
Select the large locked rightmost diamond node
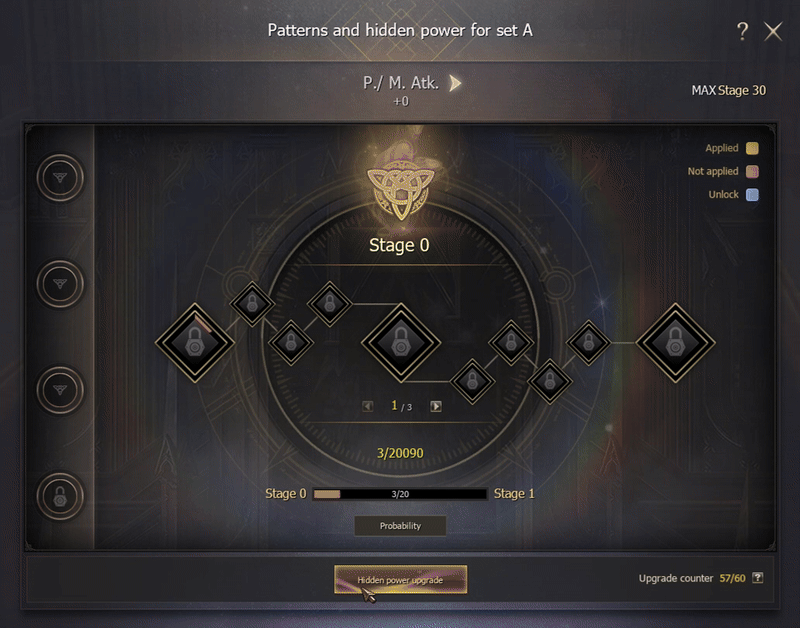point(675,342)
